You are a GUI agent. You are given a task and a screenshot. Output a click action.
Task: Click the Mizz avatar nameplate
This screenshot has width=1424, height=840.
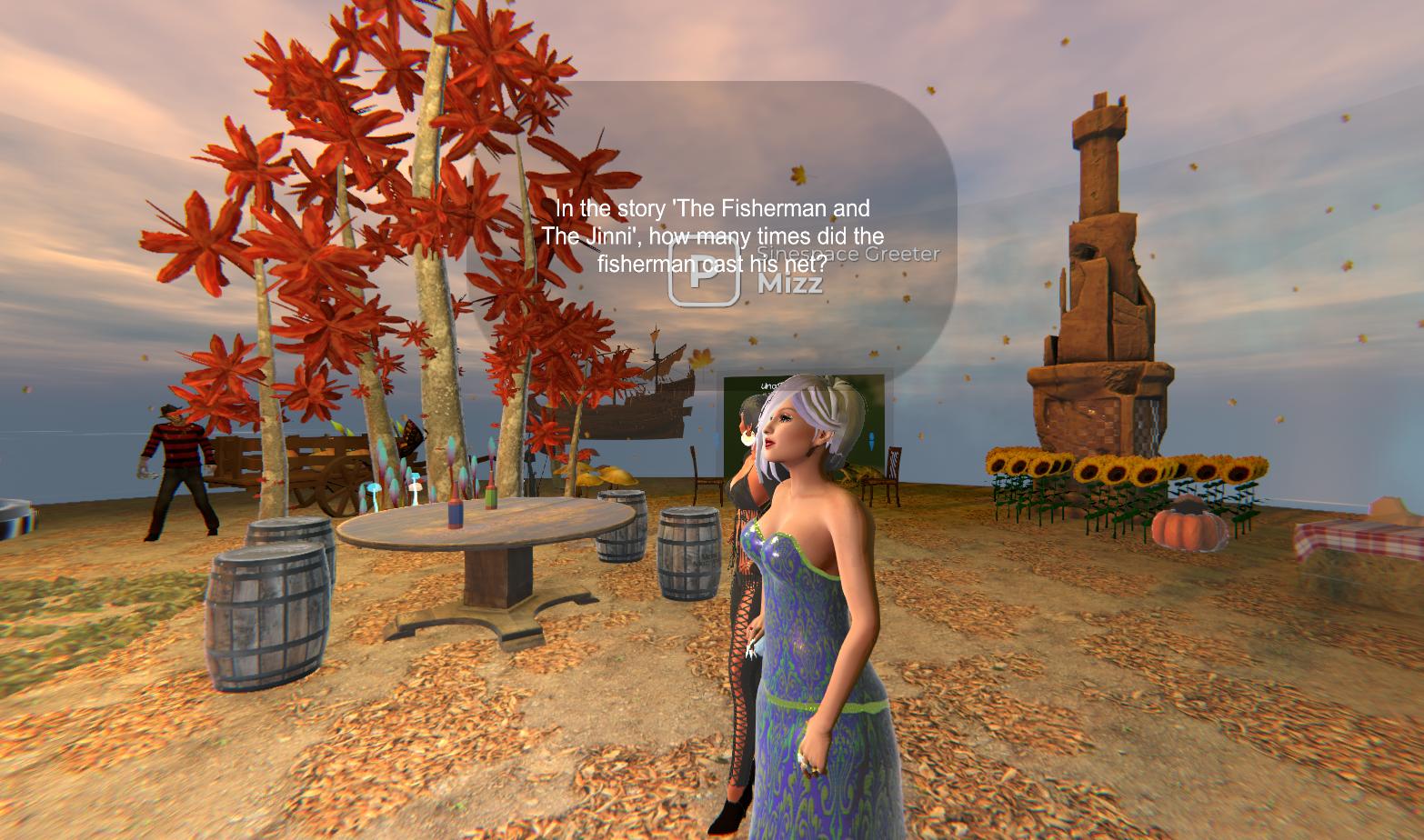click(790, 283)
